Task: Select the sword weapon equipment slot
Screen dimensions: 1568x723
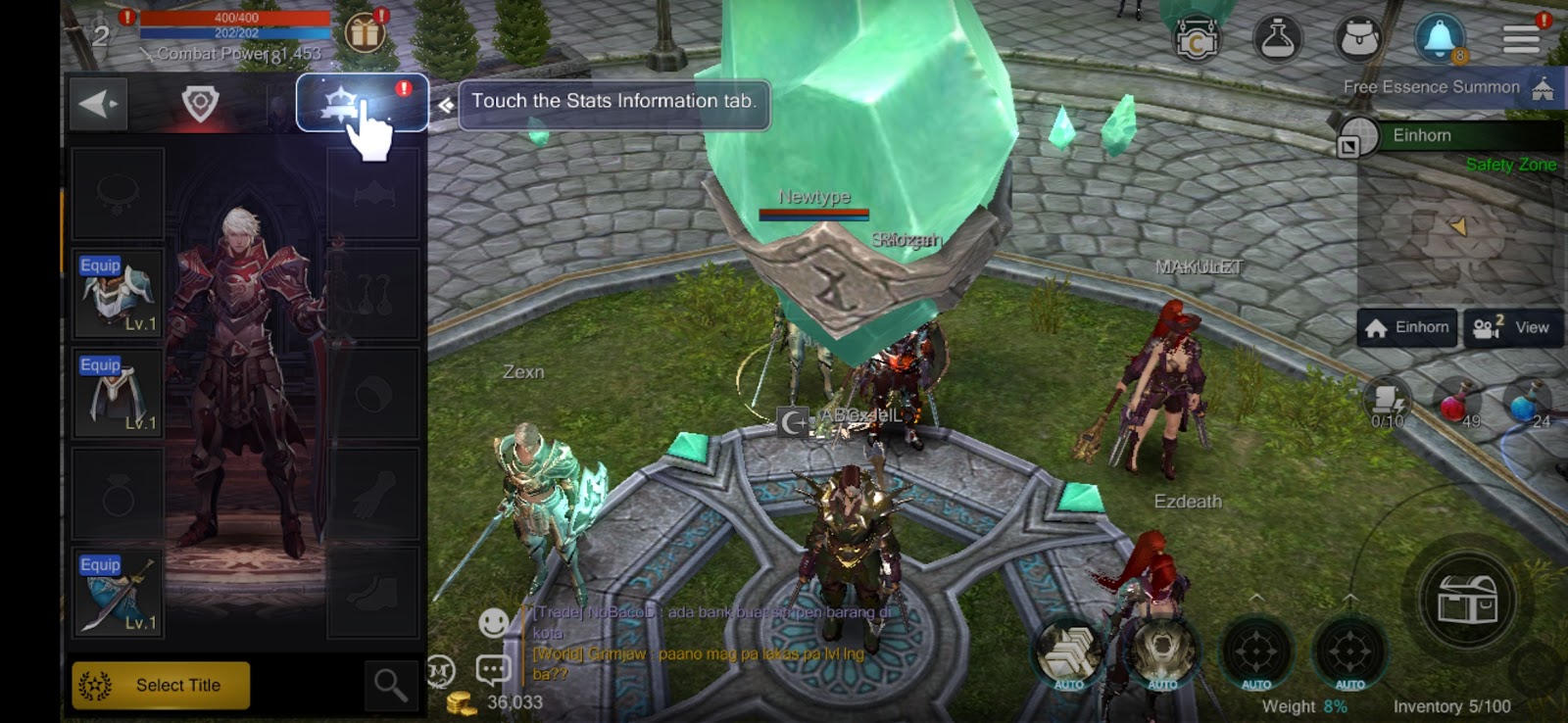Action: tap(118, 595)
